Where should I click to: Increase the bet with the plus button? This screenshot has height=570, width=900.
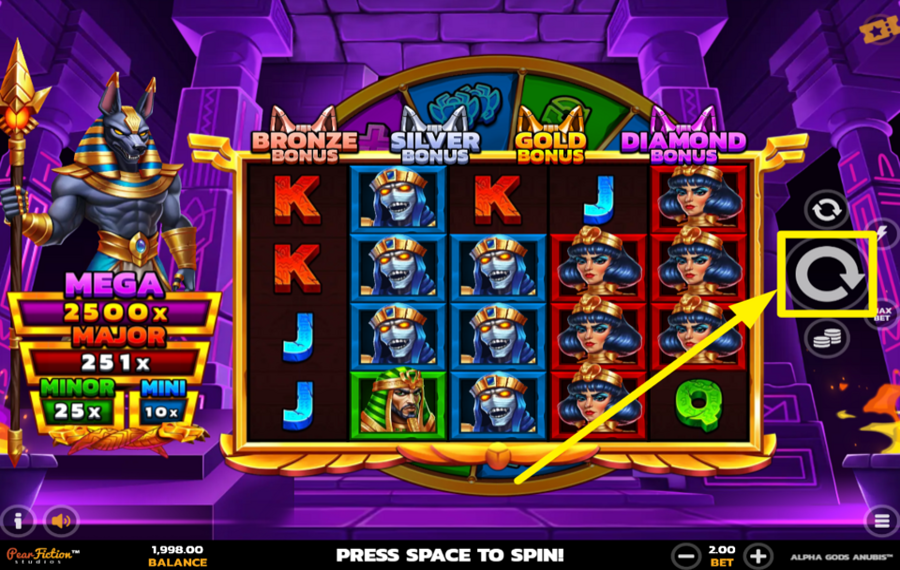[759, 555]
